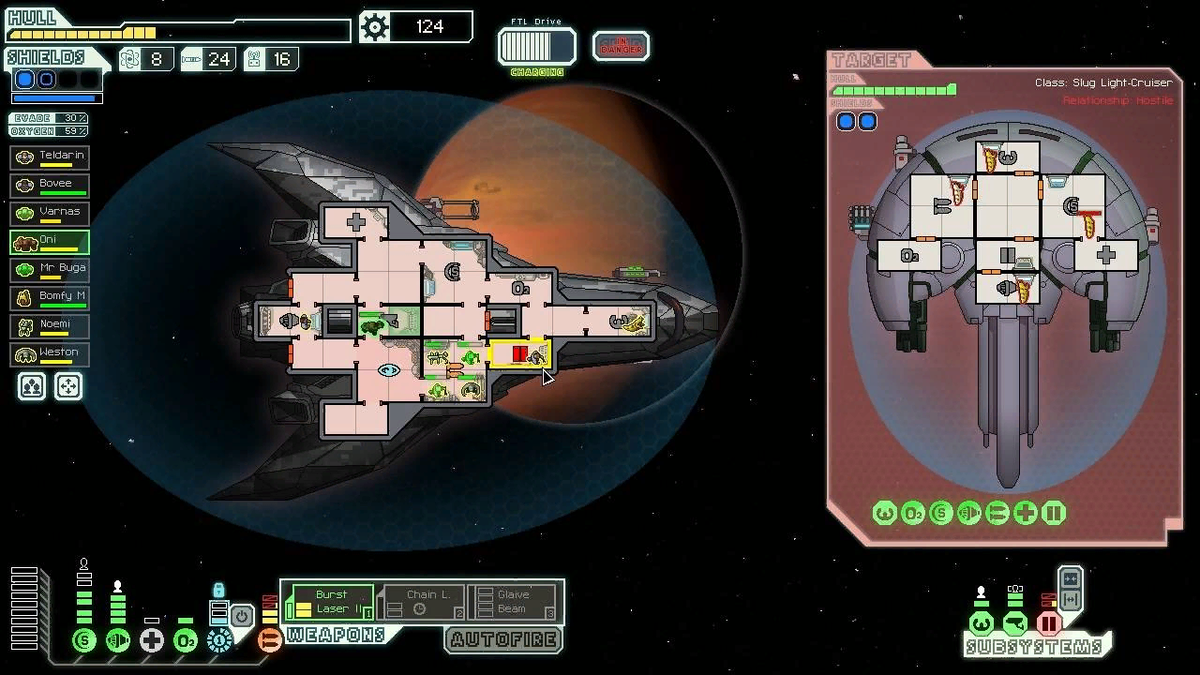Viewport: 1200px width, 675px height.
Task: Select crew member Mr Buga
Action: (x=50, y=270)
